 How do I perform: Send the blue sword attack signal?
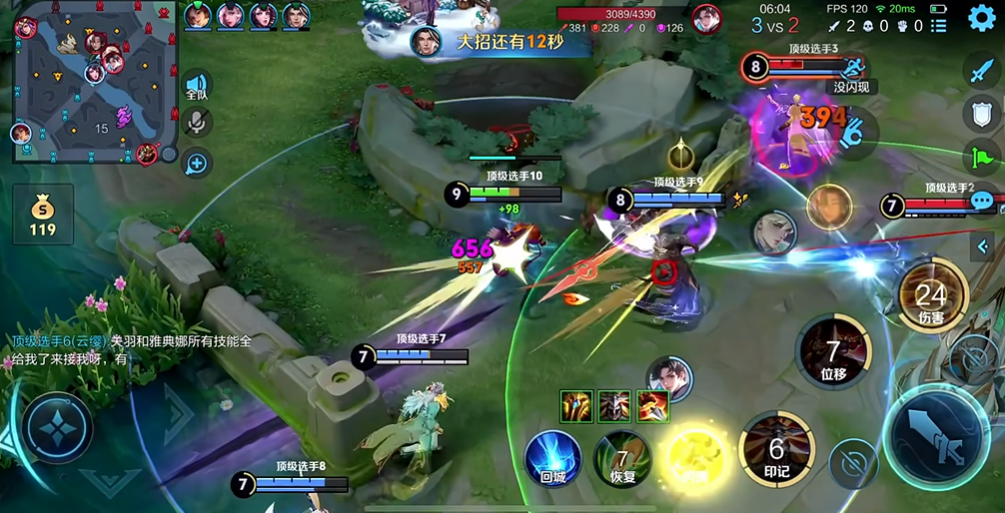pyautogui.click(x=981, y=71)
